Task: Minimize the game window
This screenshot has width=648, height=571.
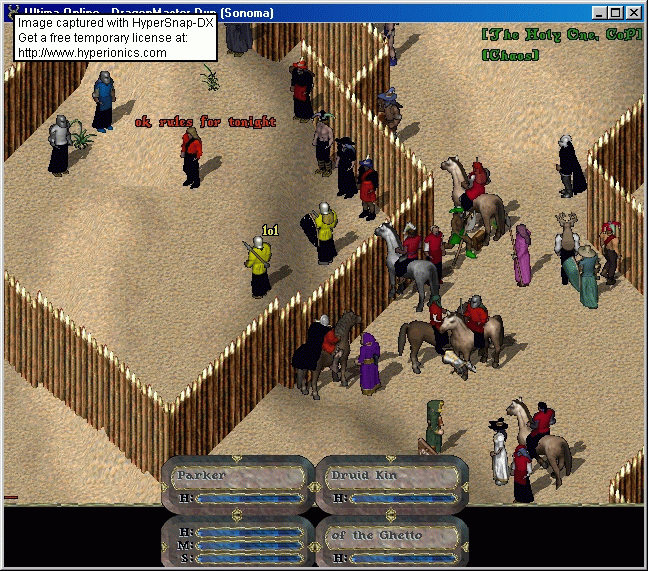Action: 599,13
